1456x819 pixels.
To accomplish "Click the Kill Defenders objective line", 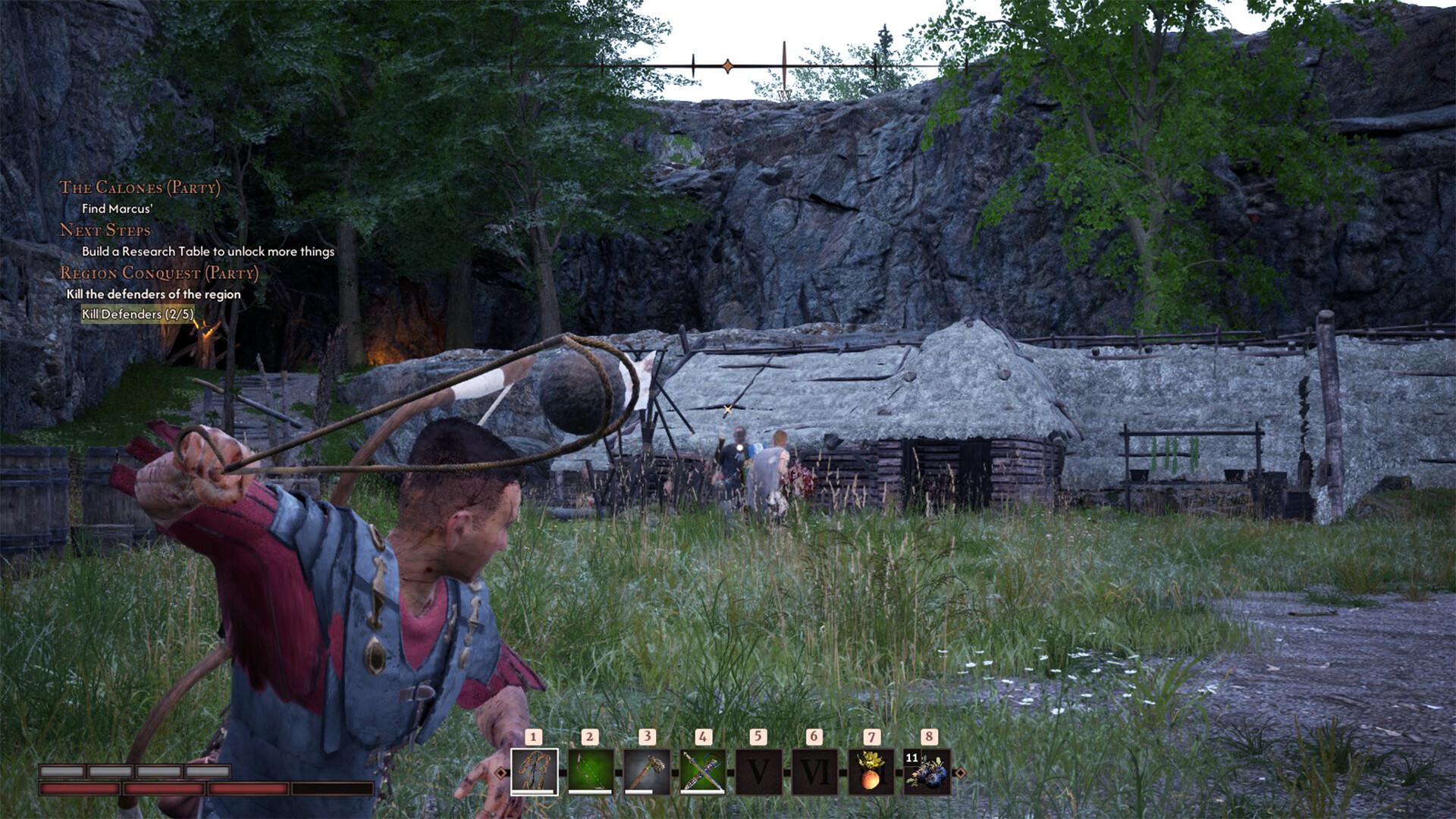I will pos(137,314).
